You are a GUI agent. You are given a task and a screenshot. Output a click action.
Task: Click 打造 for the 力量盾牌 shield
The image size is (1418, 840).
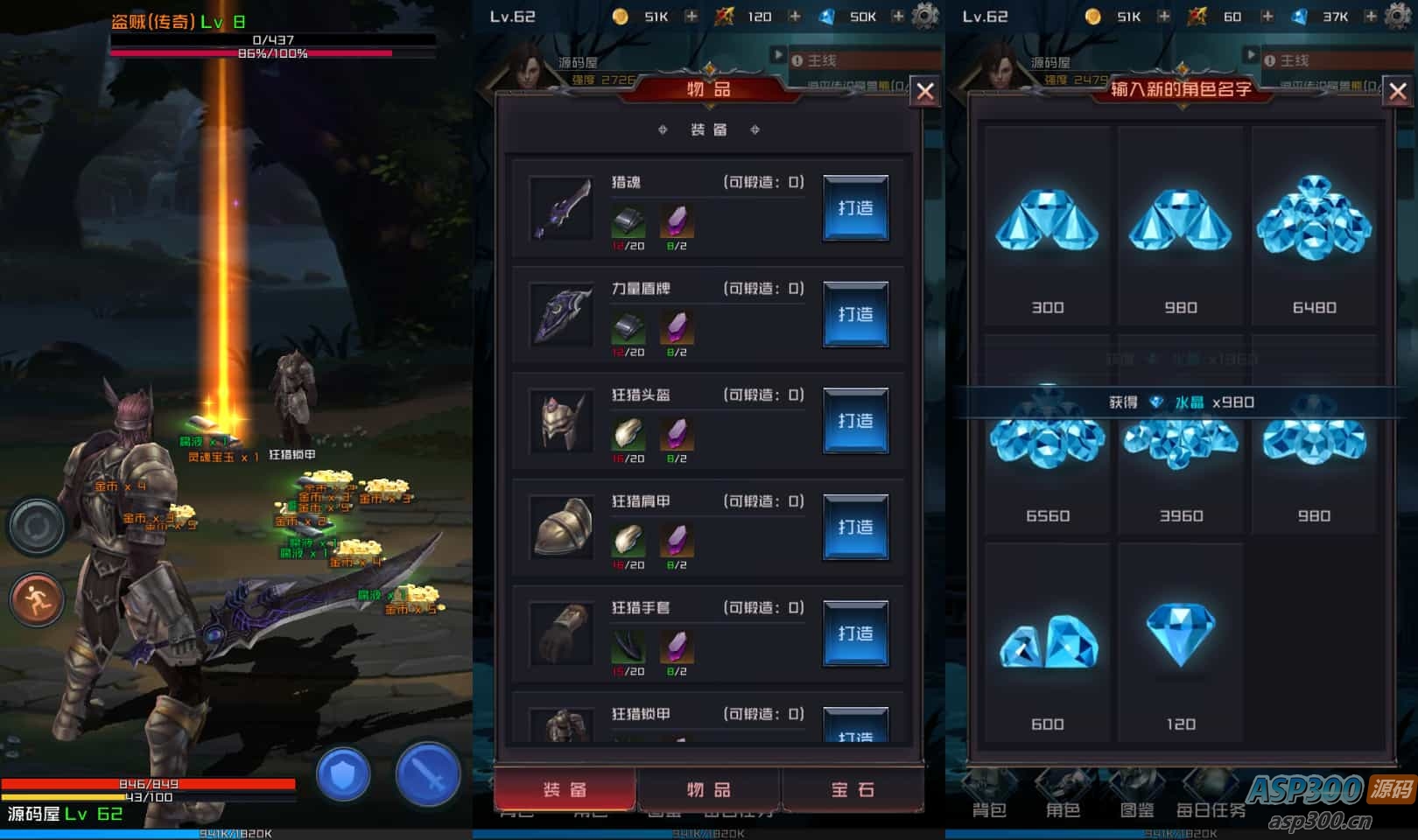tap(855, 314)
